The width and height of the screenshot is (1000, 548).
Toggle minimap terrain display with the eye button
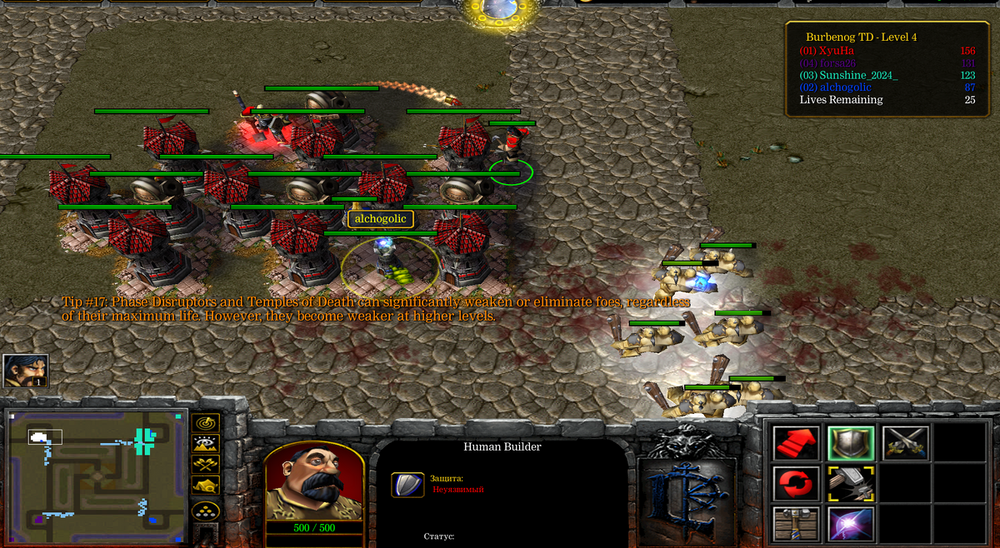coord(206,443)
